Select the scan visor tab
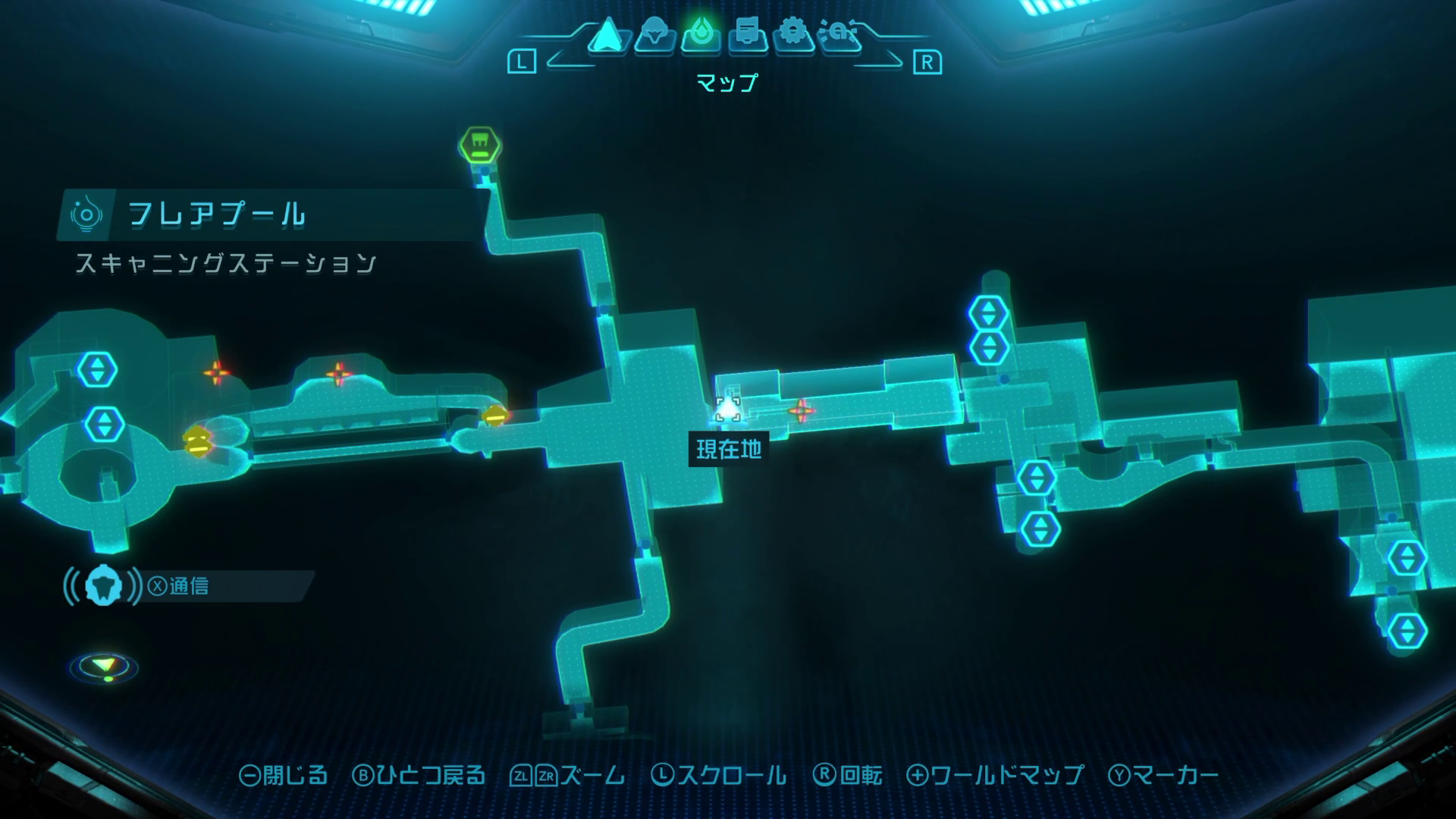 840,35
